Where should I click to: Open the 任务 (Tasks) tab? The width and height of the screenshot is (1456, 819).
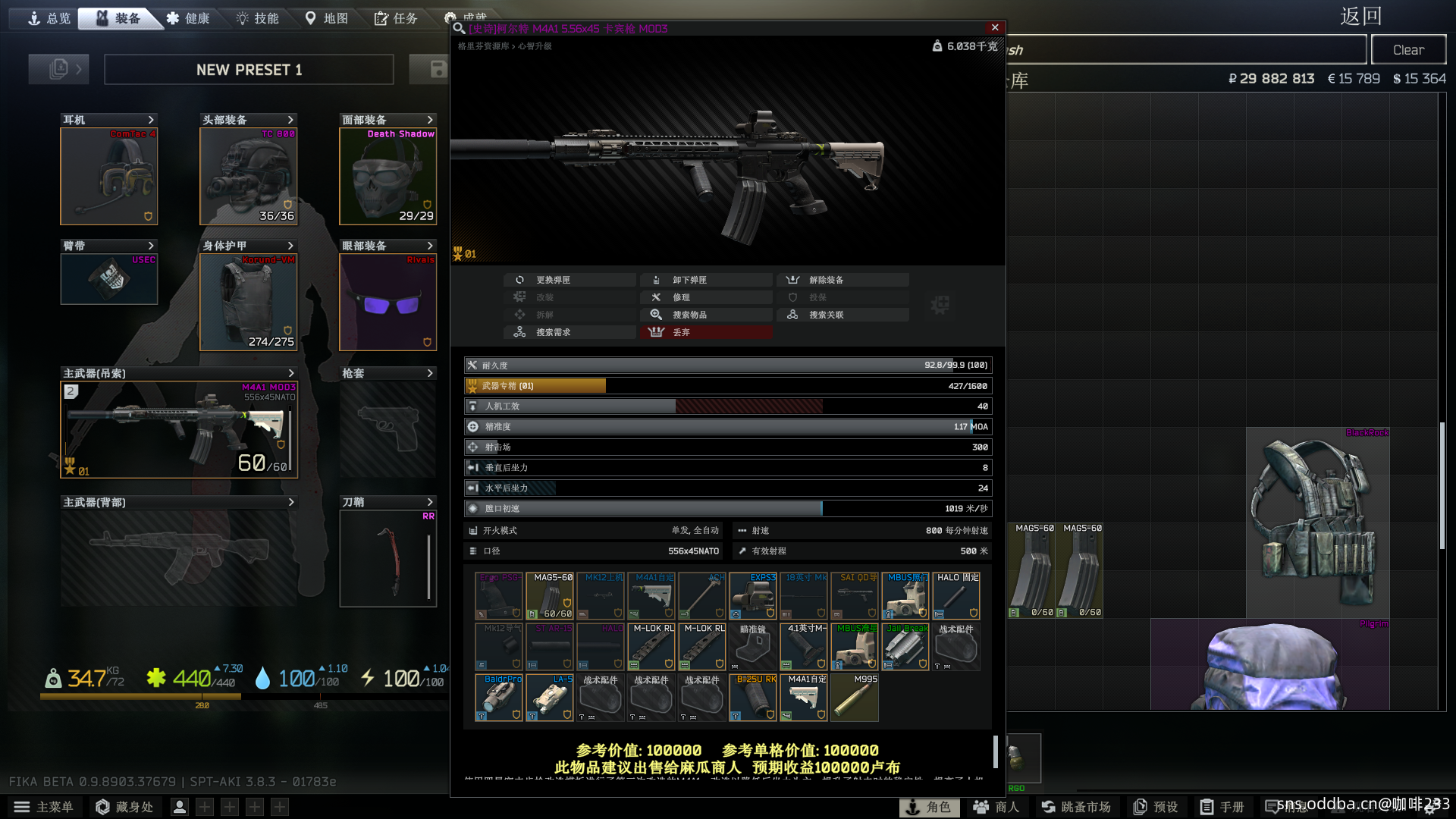pos(396,18)
